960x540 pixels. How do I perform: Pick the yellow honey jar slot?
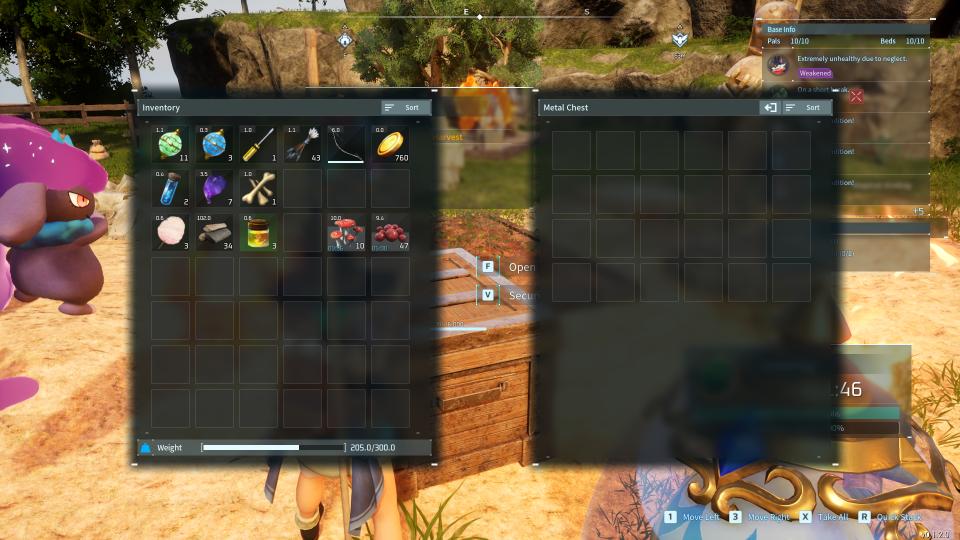tap(259, 232)
